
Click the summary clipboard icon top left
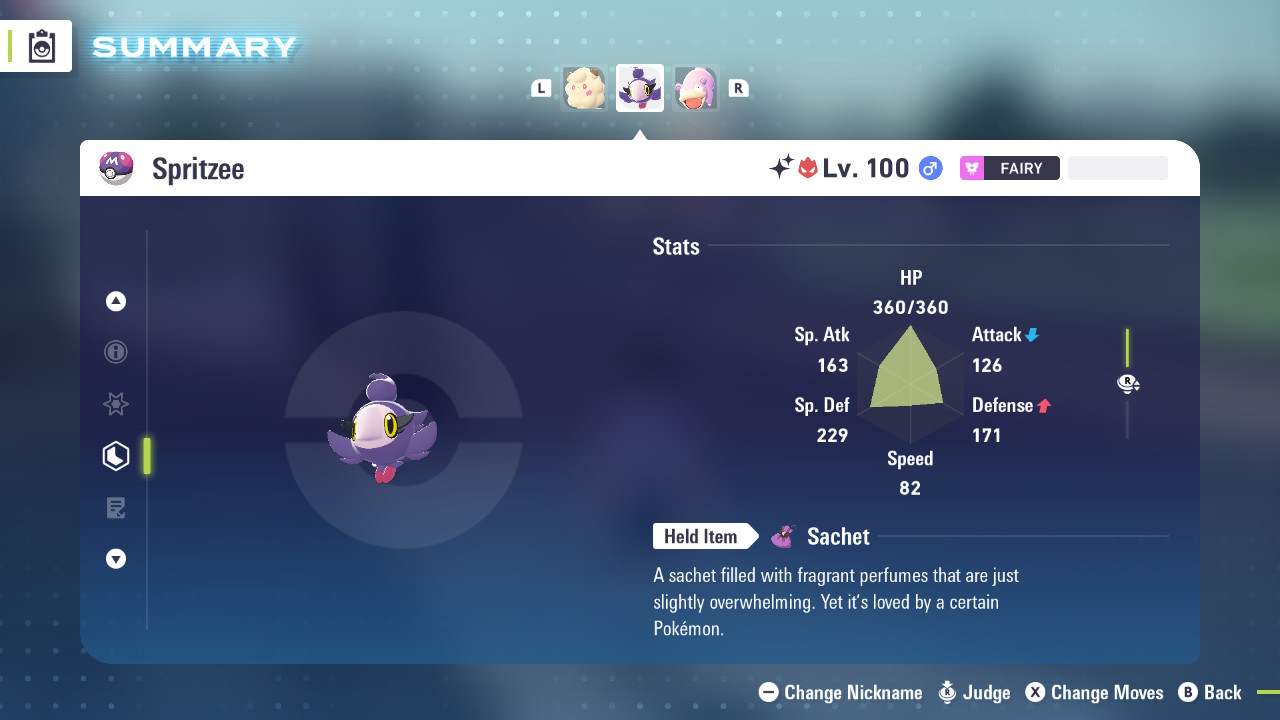pyautogui.click(x=40, y=45)
